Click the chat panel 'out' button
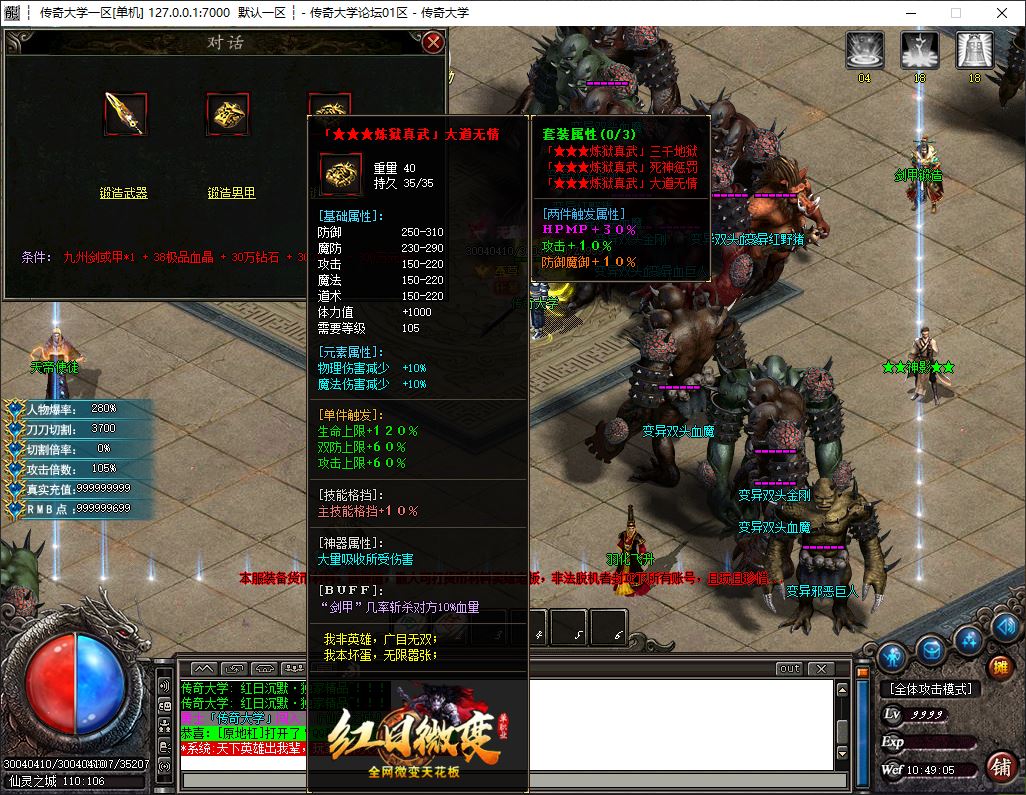Viewport: 1026px width, 795px height. click(790, 668)
